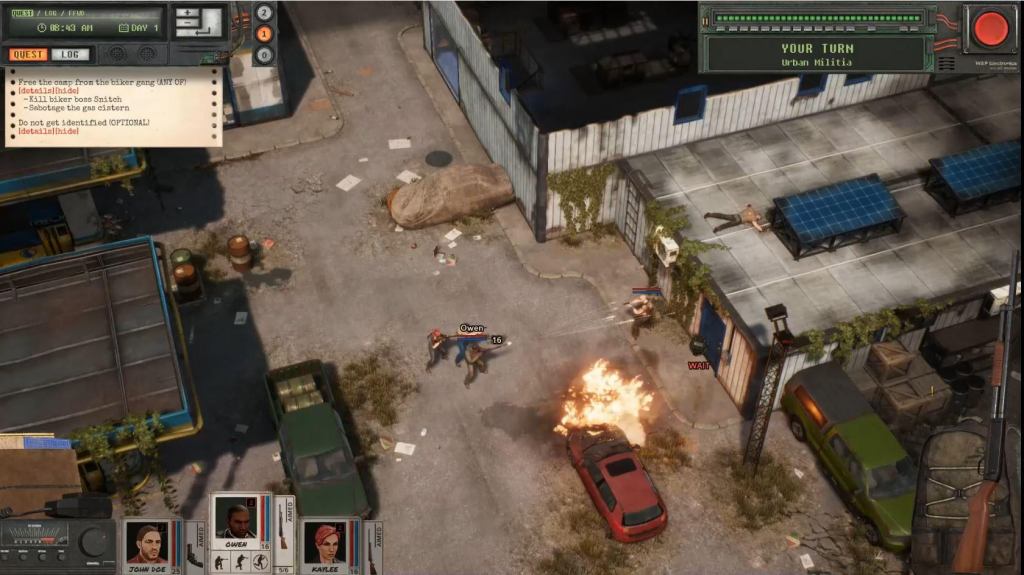Open the Quest tab

pos(27,54)
